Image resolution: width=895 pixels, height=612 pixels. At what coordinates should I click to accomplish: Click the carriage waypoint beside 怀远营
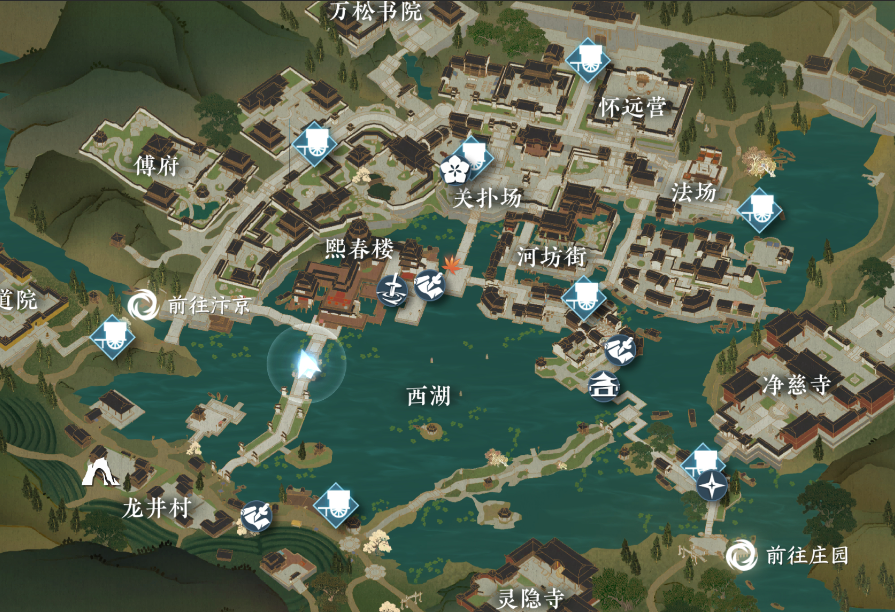pyautogui.click(x=587, y=59)
